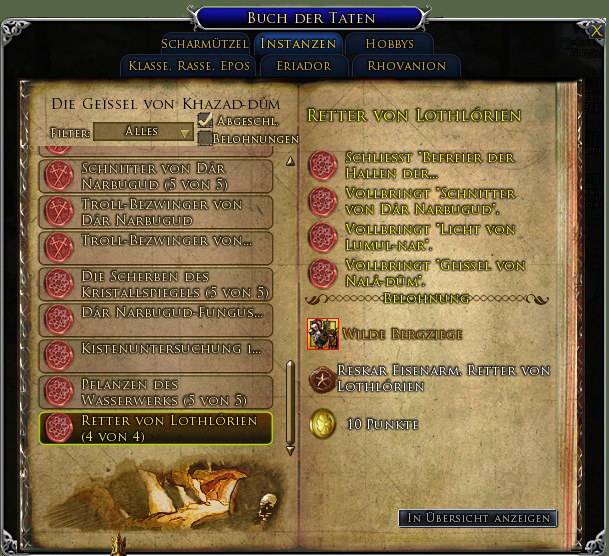The width and height of the screenshot is (609, 556).
Task: Click the deed list scroll-up arrow
Action: [290, 161]
